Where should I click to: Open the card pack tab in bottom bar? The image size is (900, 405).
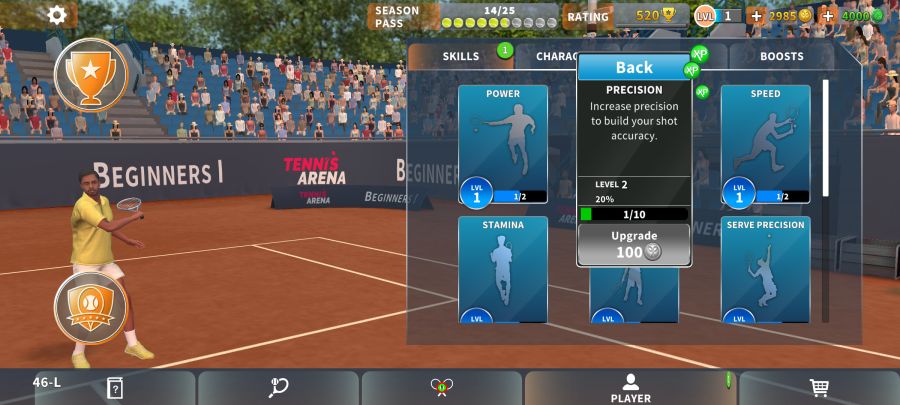coord(115,388)
